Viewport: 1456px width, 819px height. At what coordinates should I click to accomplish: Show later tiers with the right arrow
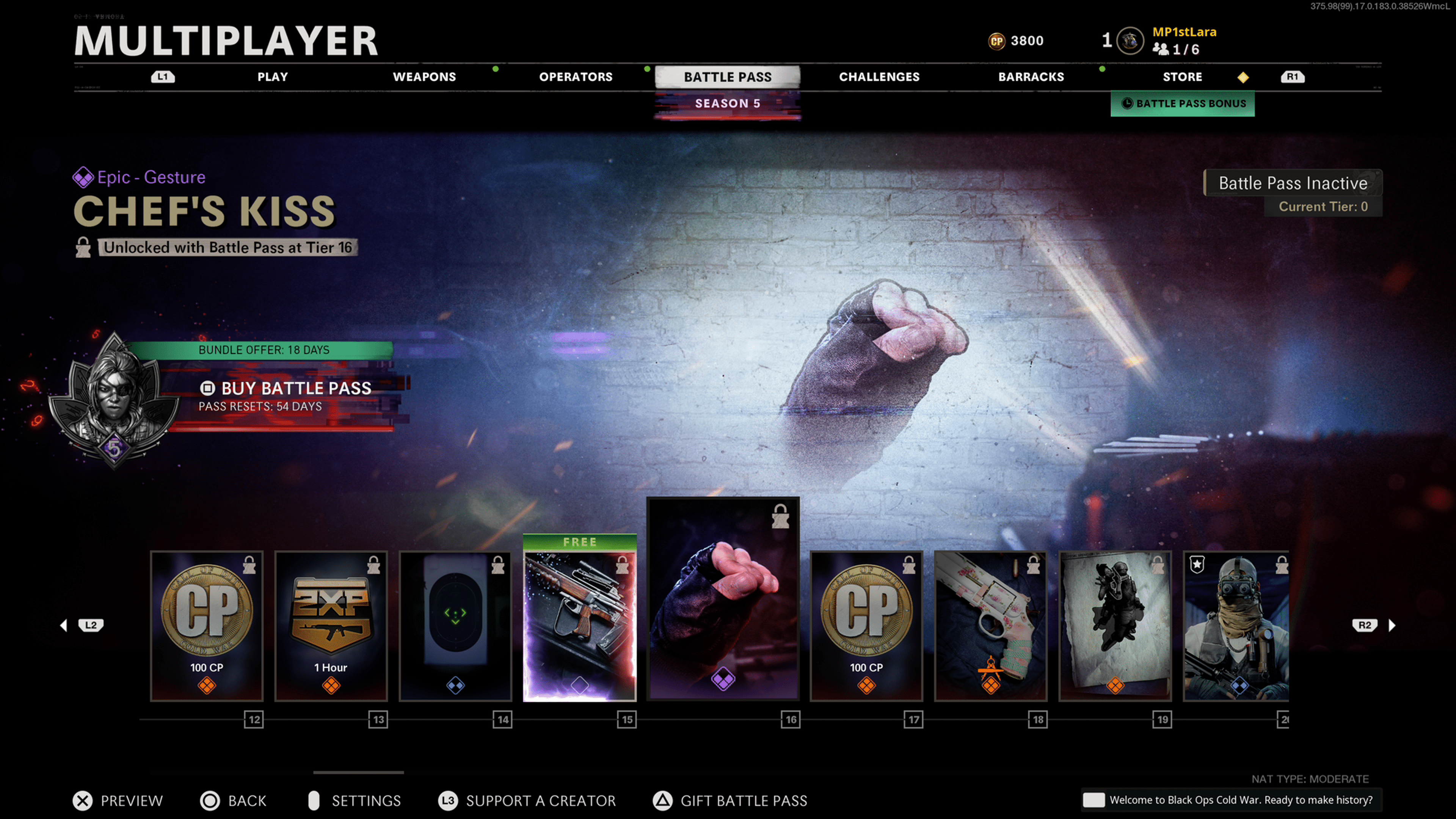click(x=1392, y=625)
